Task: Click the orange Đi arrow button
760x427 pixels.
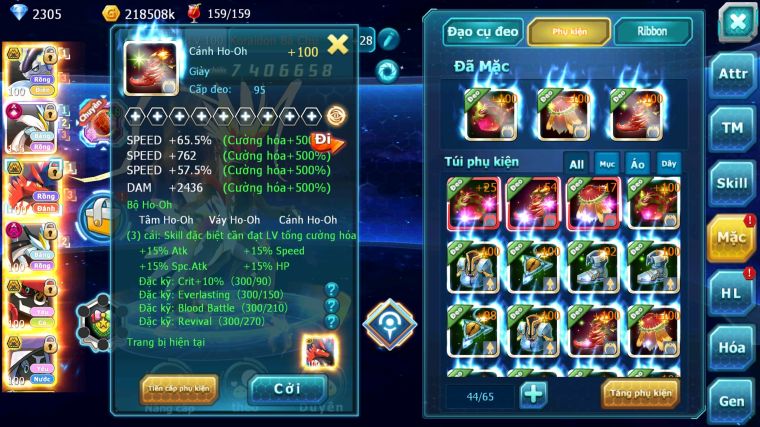Action: point(326,140)
